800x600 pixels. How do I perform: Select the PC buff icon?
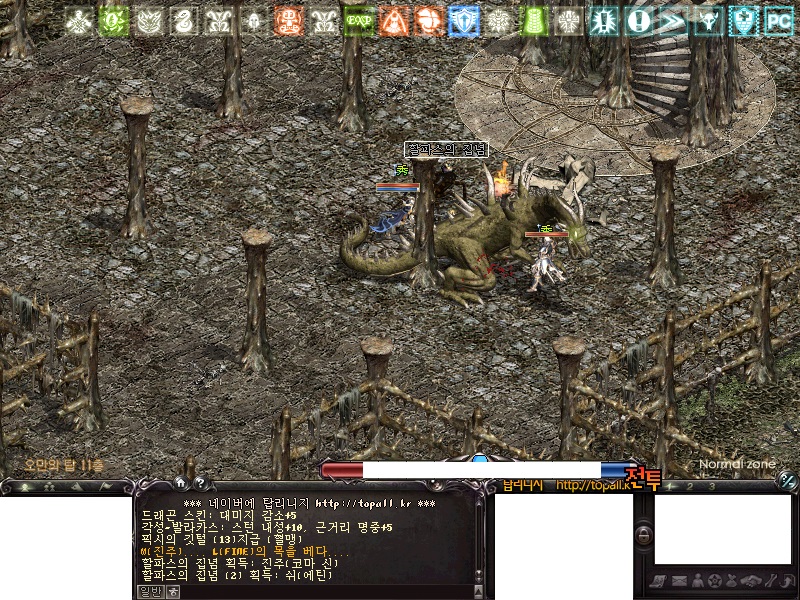(777, 20)
